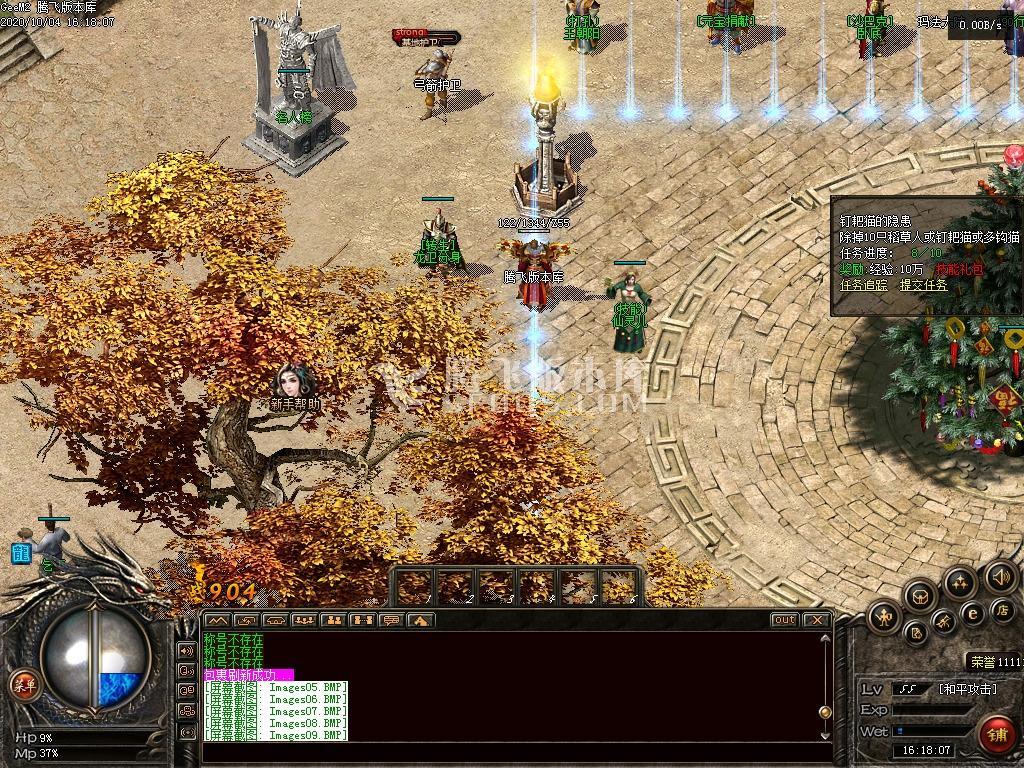Open the bag via treasure chest icon
This screenshot has height=768, width=1024.
[x=920, y=596]
